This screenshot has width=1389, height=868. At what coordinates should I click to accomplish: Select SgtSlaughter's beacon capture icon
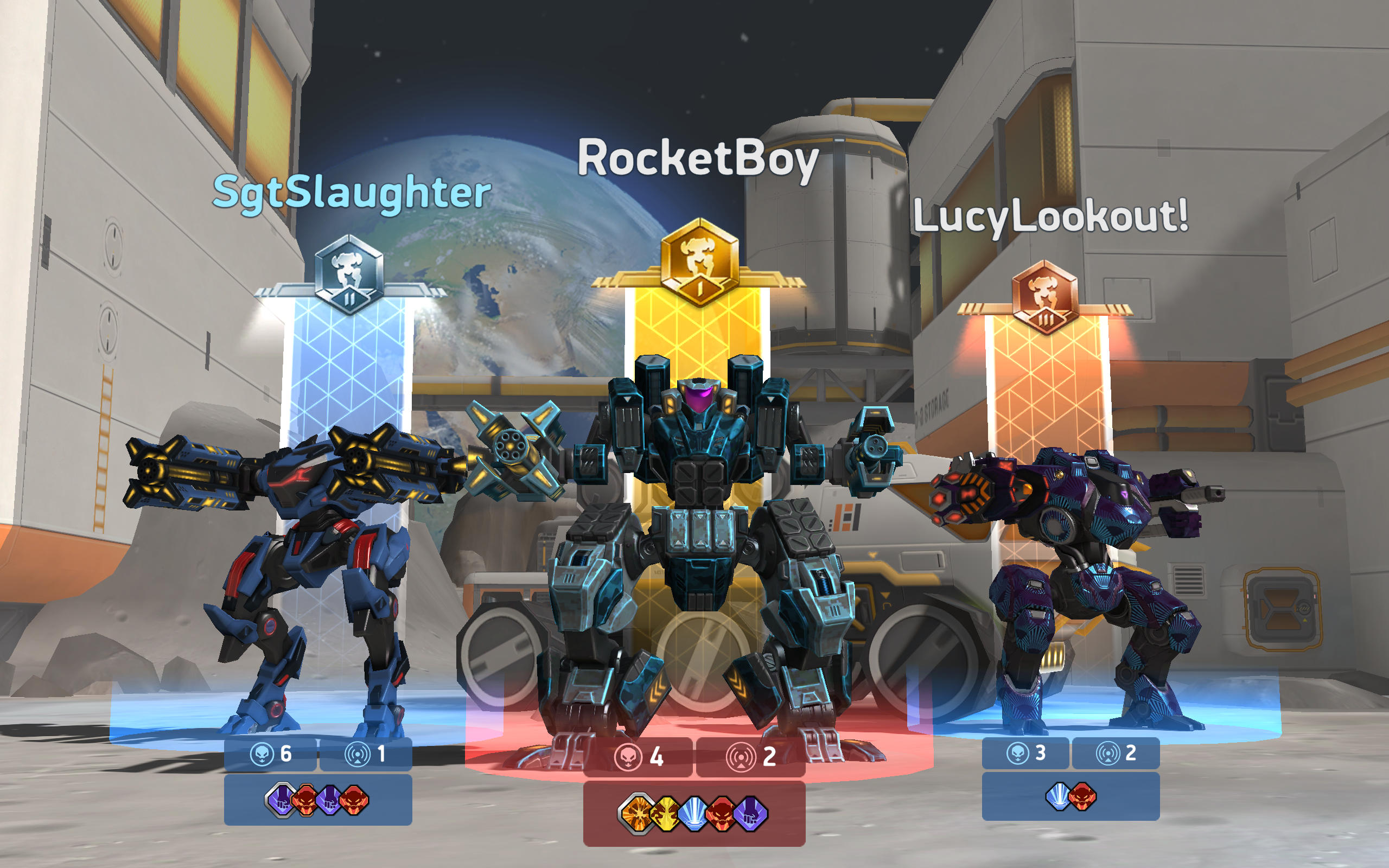pos(358,754)
